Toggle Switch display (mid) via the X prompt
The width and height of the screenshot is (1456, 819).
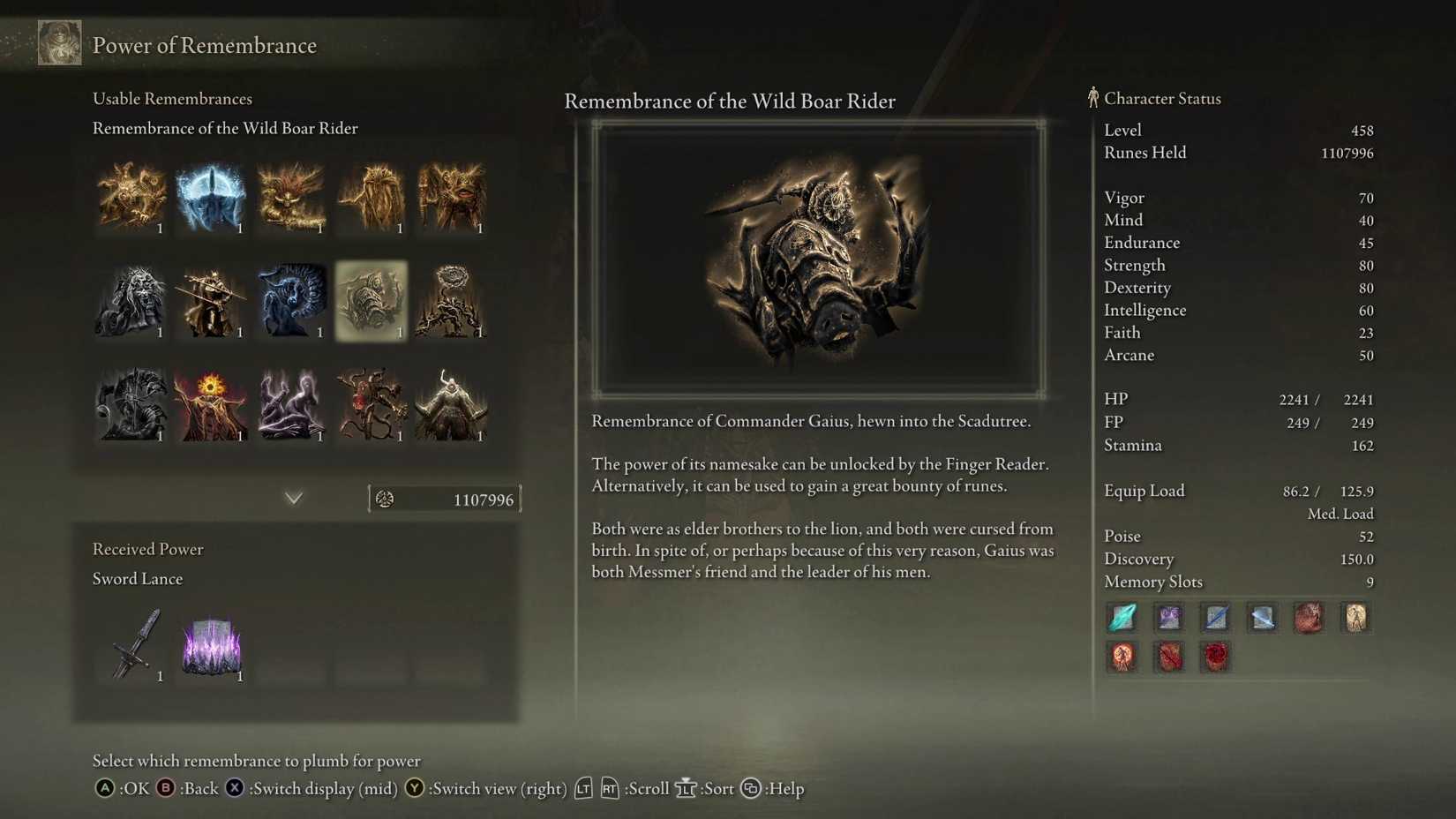tap(233, 788)
